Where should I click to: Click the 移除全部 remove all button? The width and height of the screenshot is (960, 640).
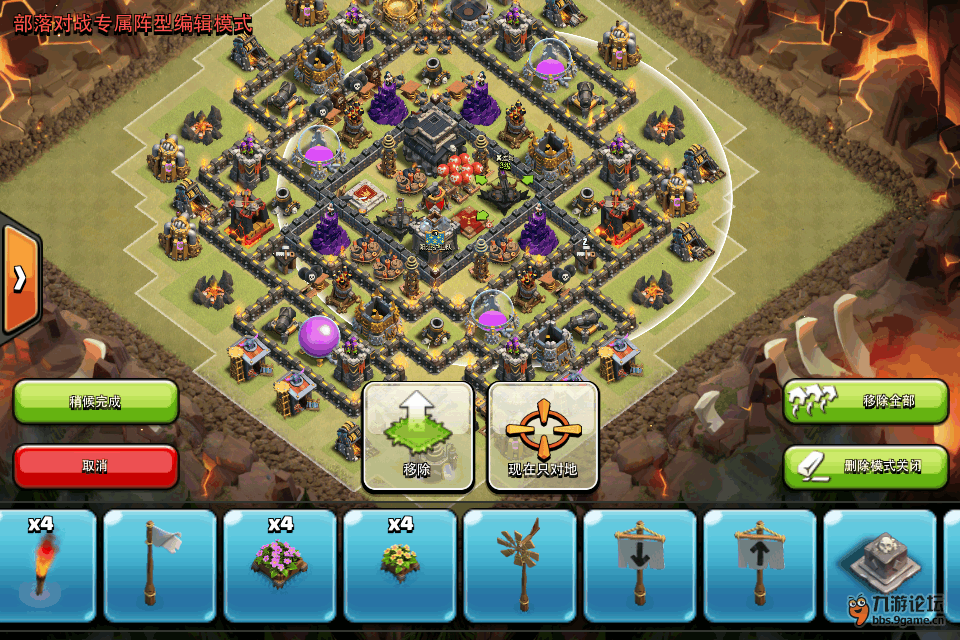pyautogui.click(x=866, y=401)
